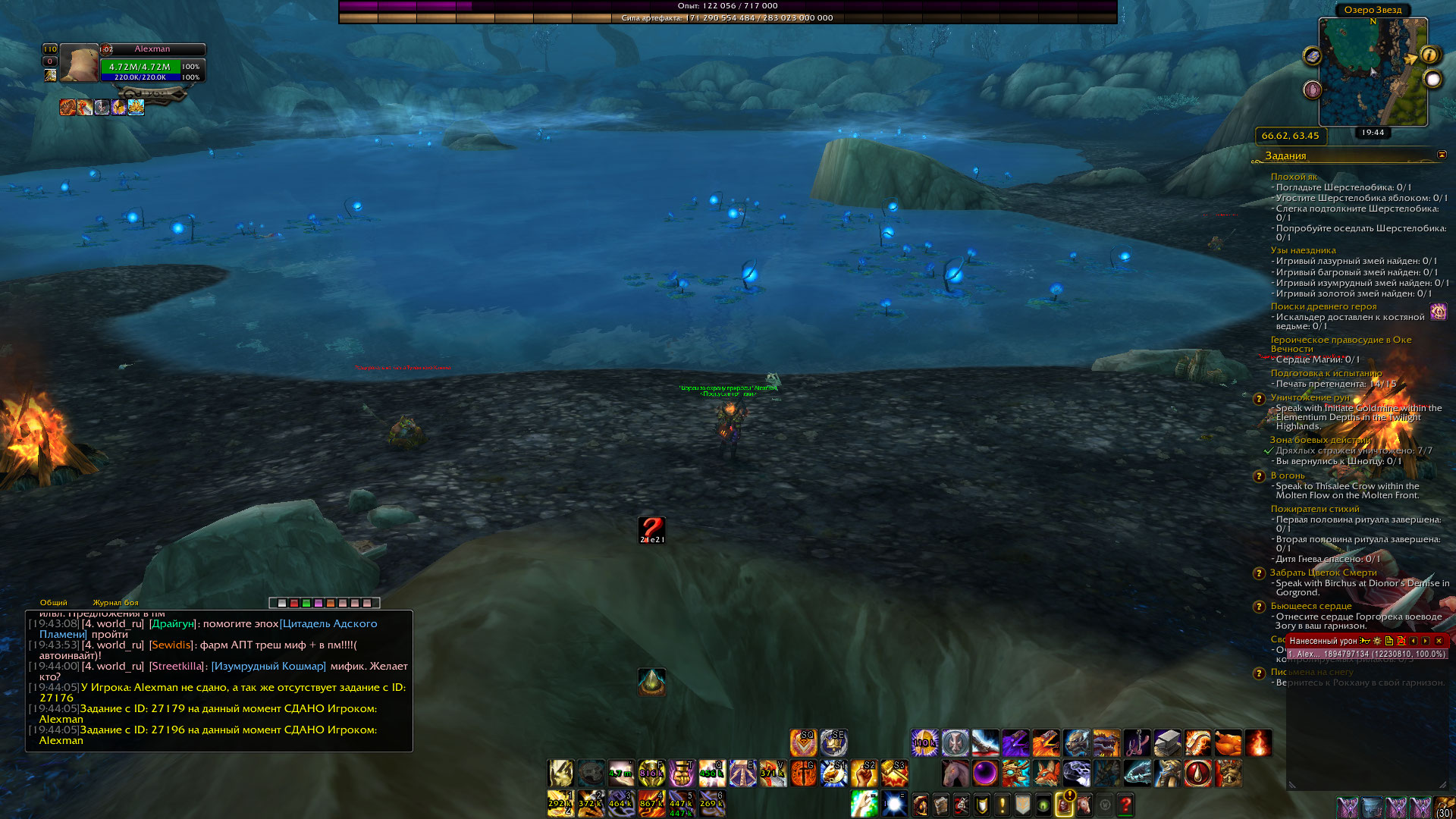Switch to the Журнал боя tab
This screenshot has height=819, width=1456.
pyautogui.click(x=115, y=603)
